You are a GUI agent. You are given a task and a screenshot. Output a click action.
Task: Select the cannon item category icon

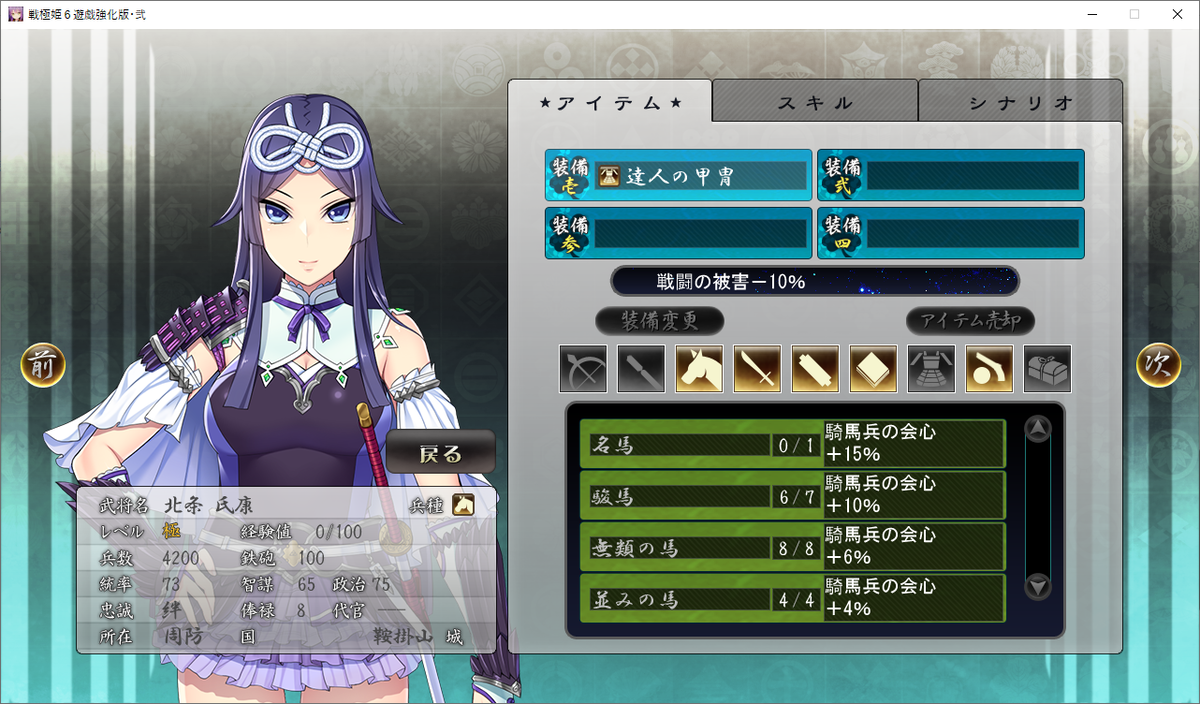point(989,368)
